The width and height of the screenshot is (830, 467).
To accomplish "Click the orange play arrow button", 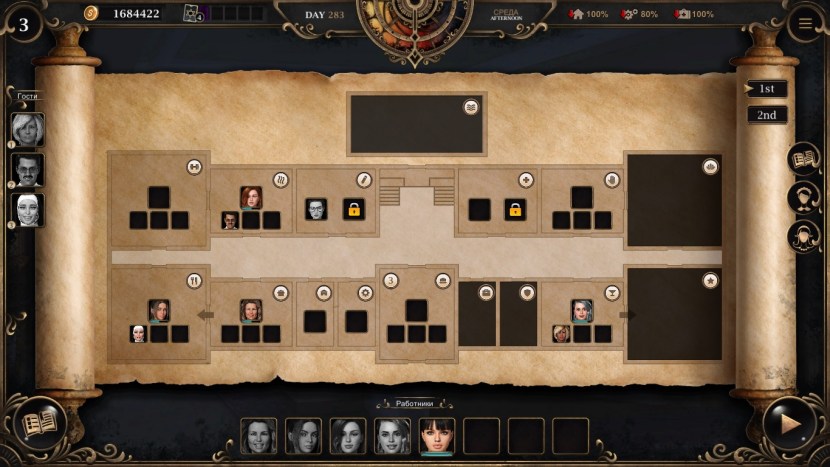I will (x=789, y=423).
